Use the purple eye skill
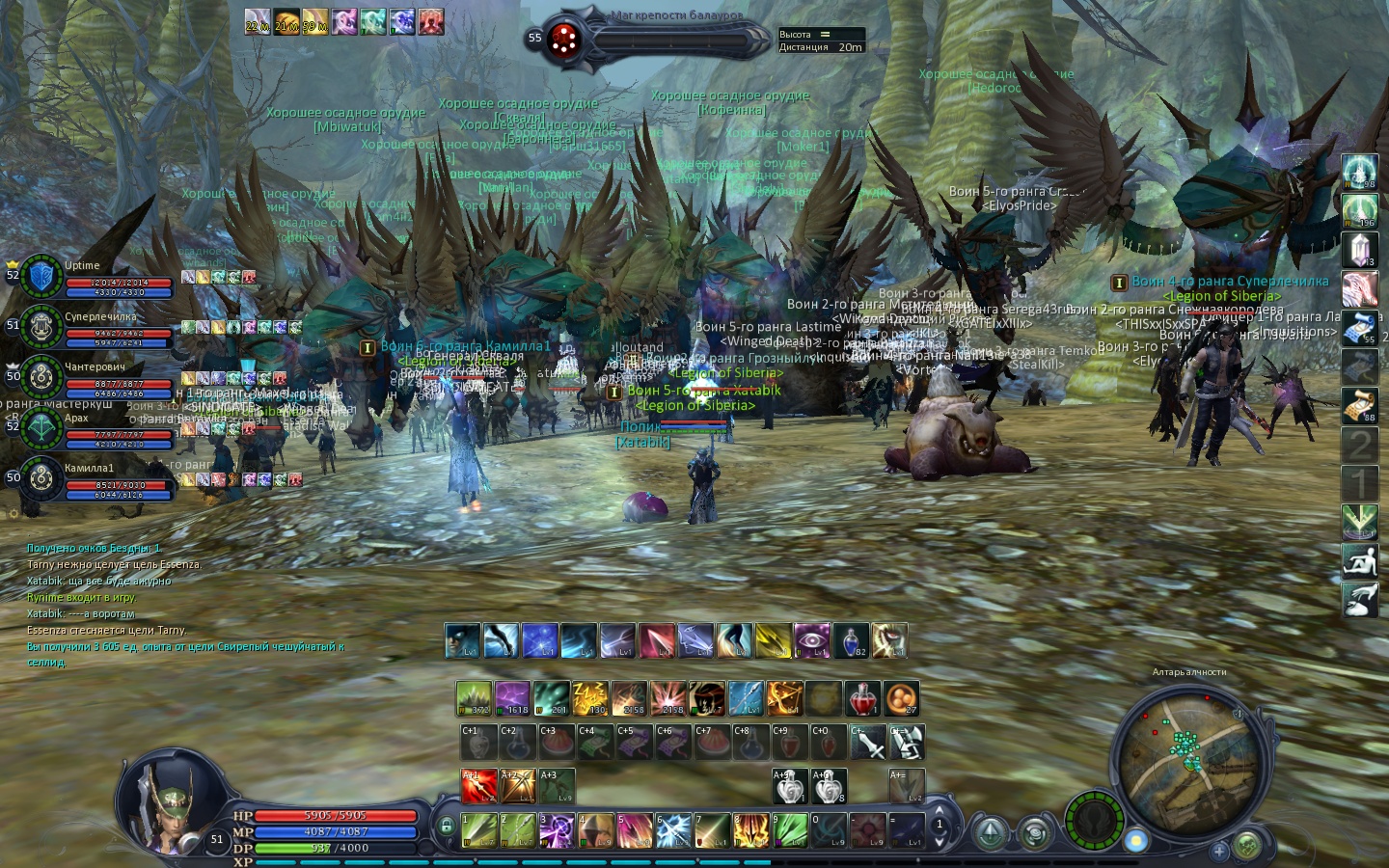 point(811,640)
